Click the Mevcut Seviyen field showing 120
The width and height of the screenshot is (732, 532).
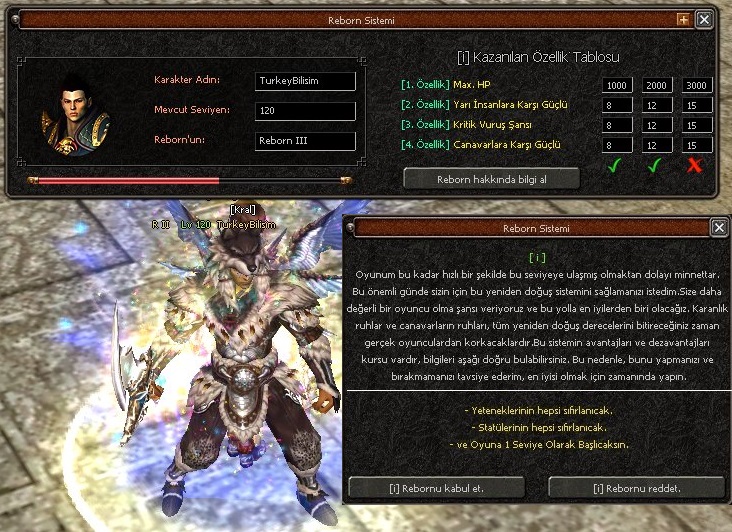[306, 111]
